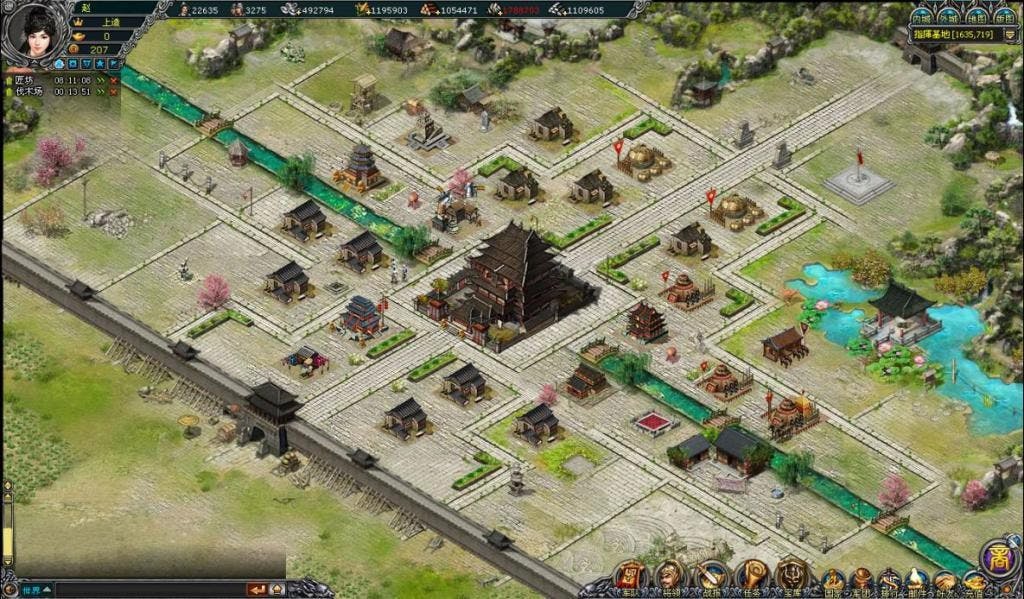The width and height of the screenshot is (1024, 599).
Task: Open the 军团 (Legion) menu
Action: click(861, 581)
